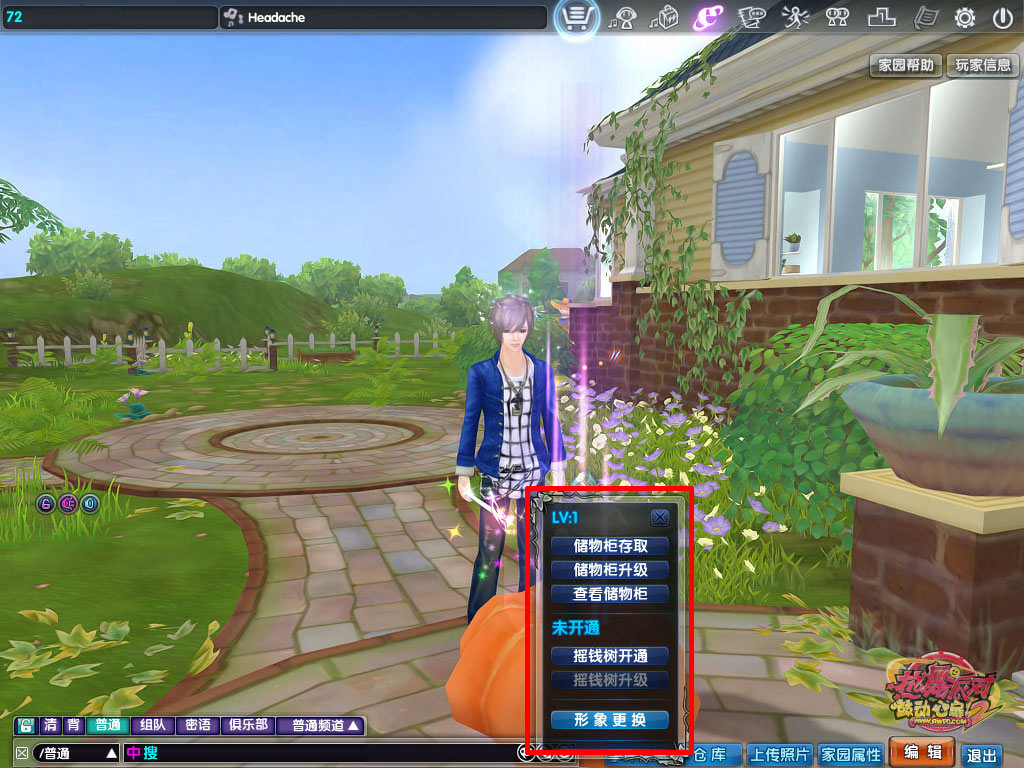Screen dimensions: 1024x768
Task: Open the podium rankings icon
Action: tap(881, 17)
